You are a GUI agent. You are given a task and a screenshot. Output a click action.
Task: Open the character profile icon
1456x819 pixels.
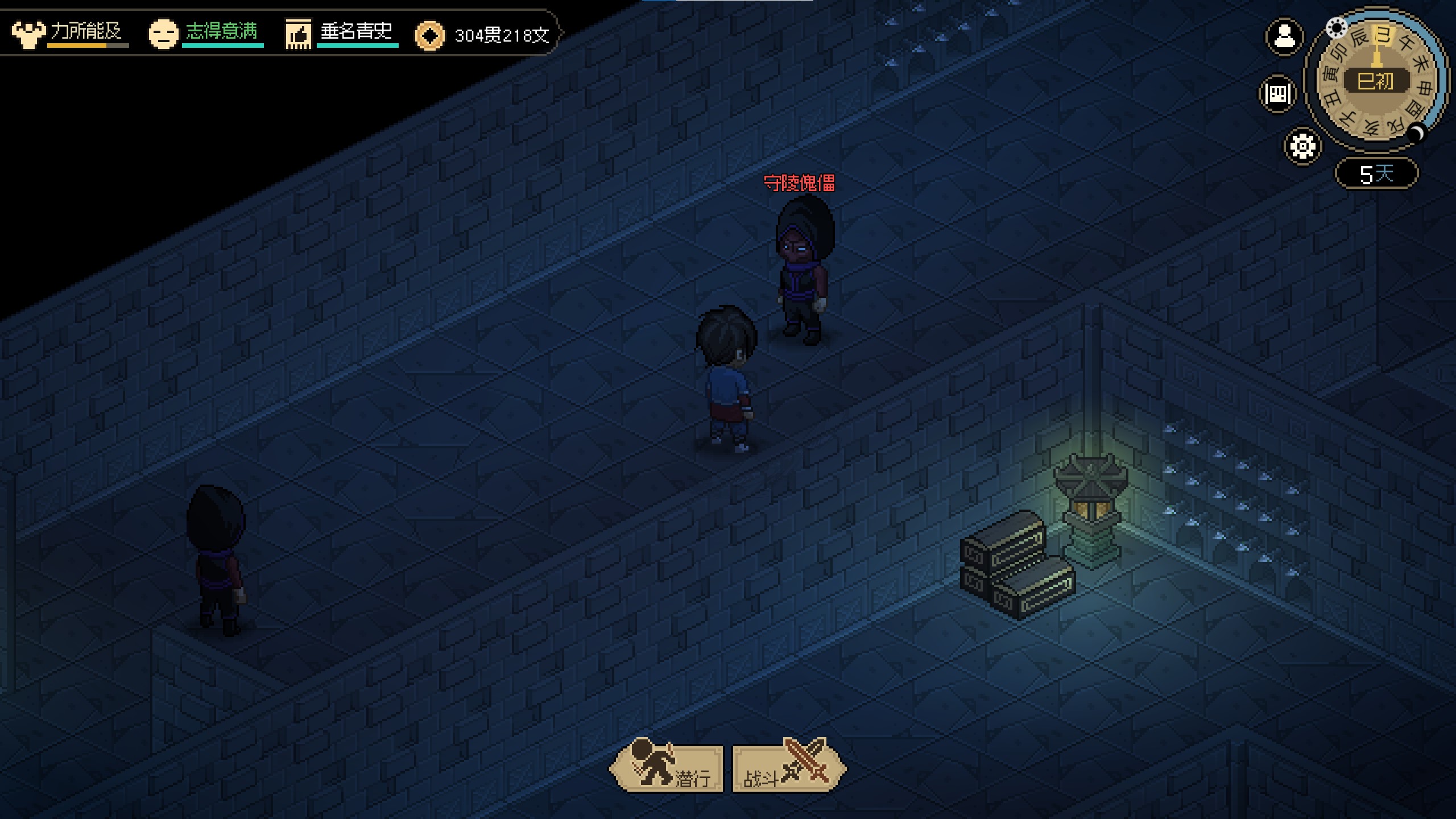tap(1284, 38)
